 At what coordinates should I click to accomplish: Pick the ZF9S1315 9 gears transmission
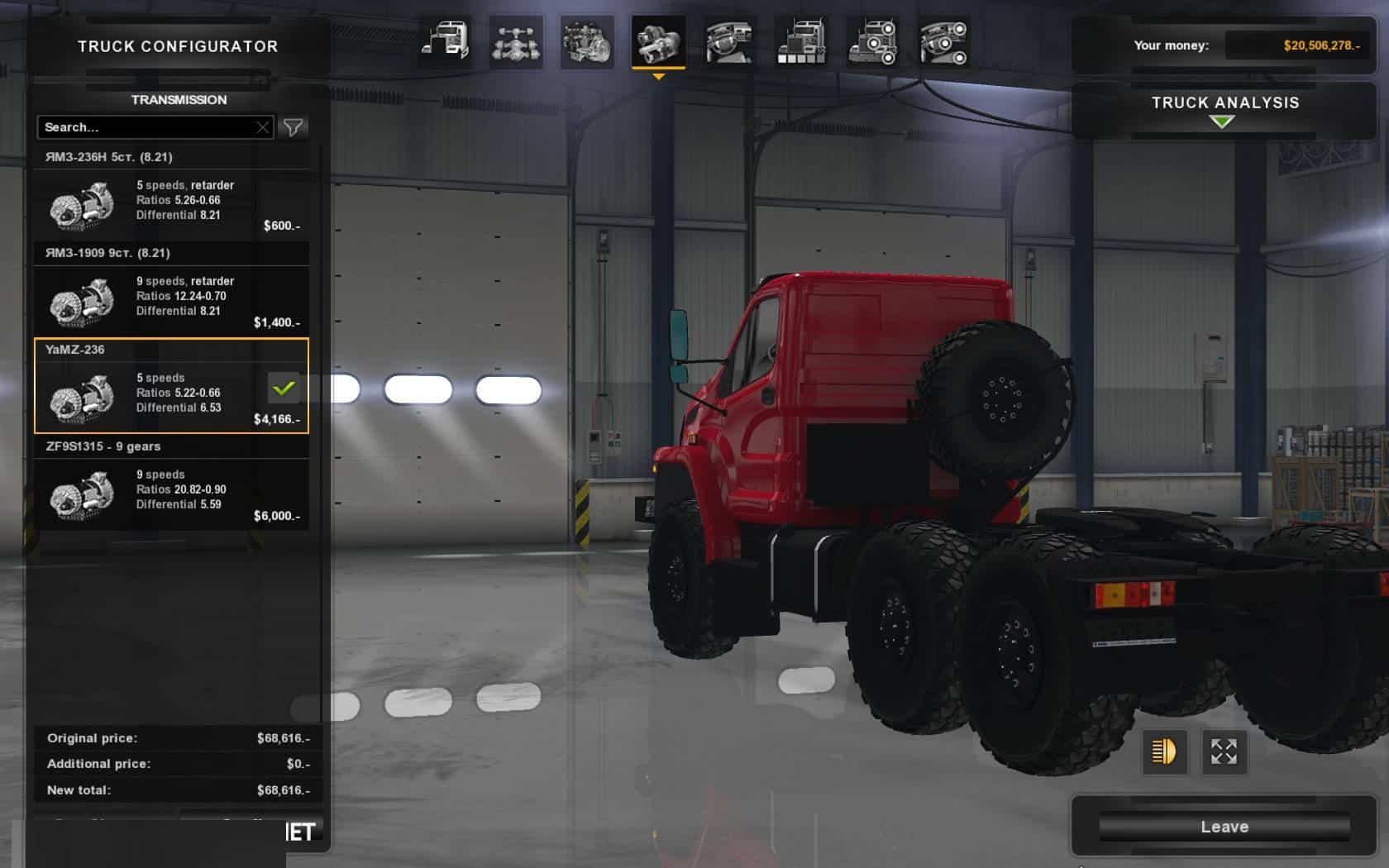tap(171, 494)
